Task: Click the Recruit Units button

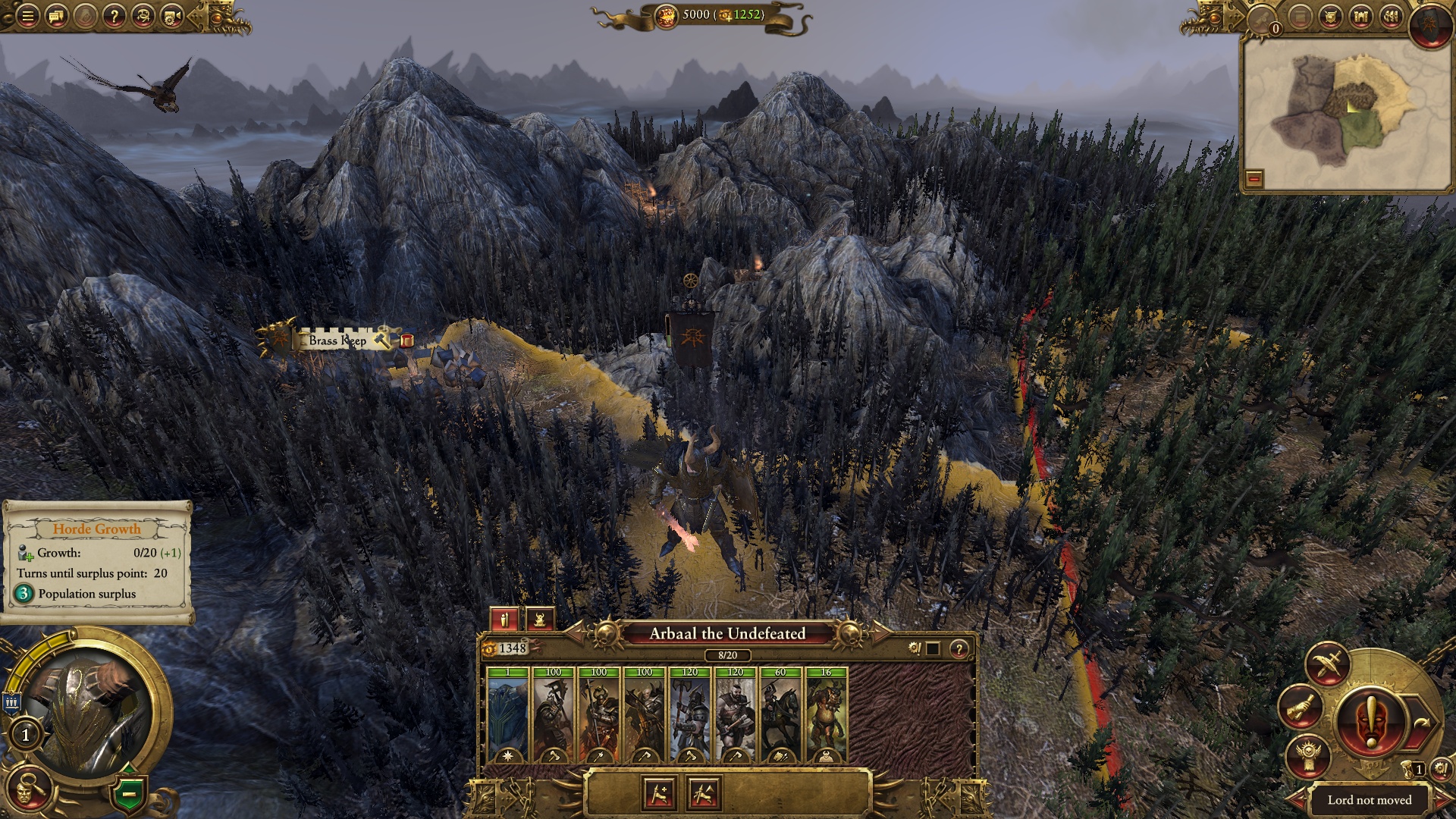Action: coord(658,794)
